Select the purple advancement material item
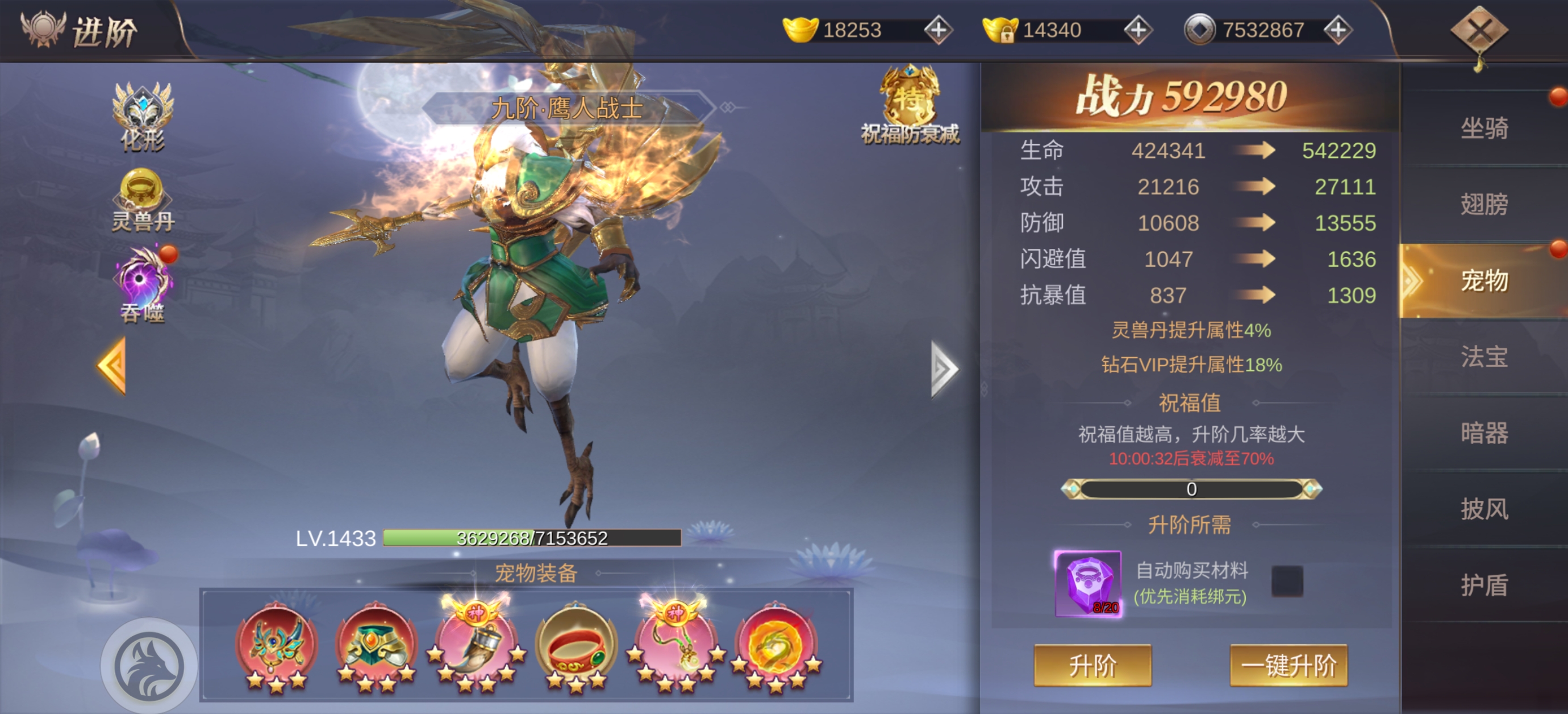The width and height of the screenshot is (1568, 714). coord(1088,583)
